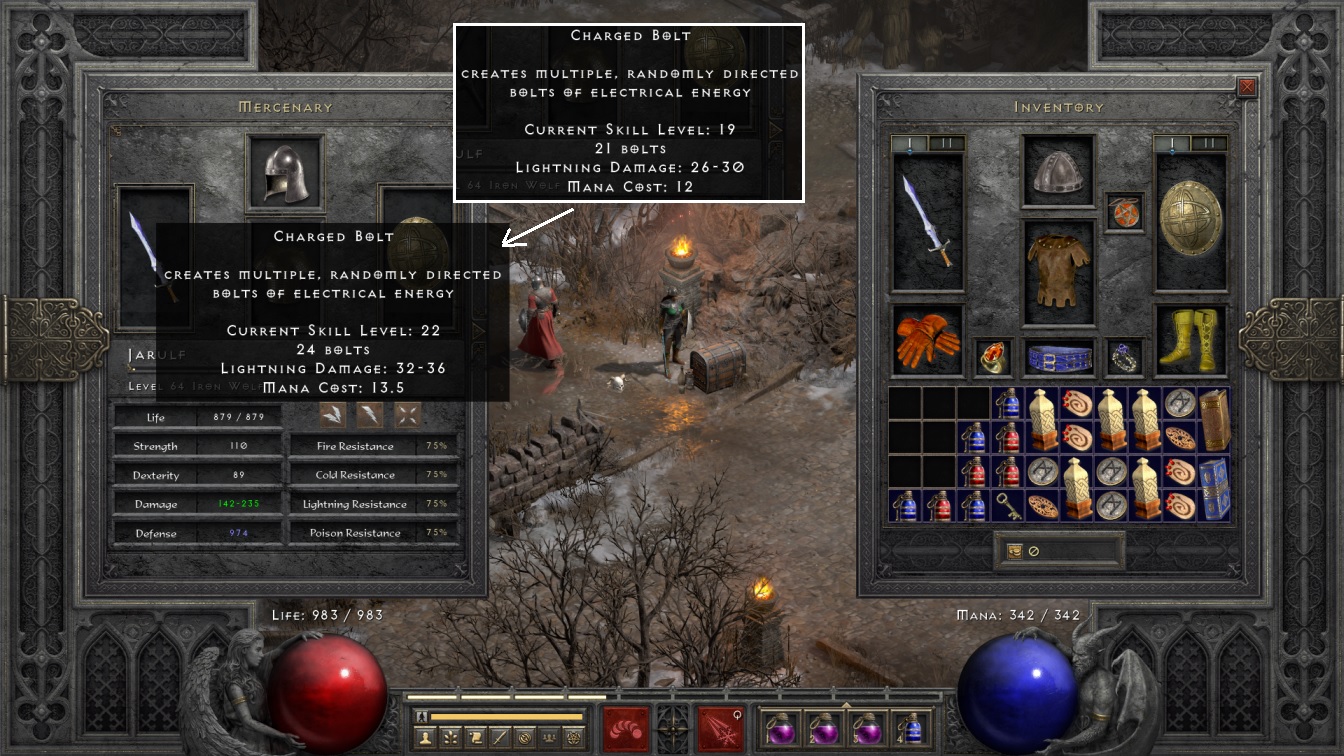Select the yellow boots slot

[x=1191, y=341]
